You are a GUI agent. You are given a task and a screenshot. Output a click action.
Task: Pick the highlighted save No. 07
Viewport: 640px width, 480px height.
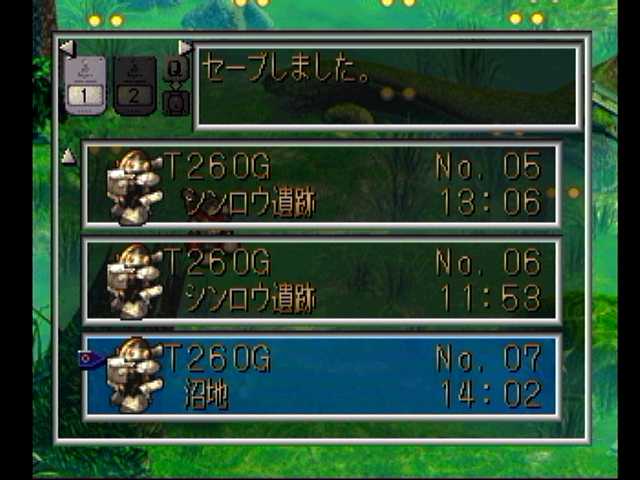pyautogui.click(x=321, y=377)
